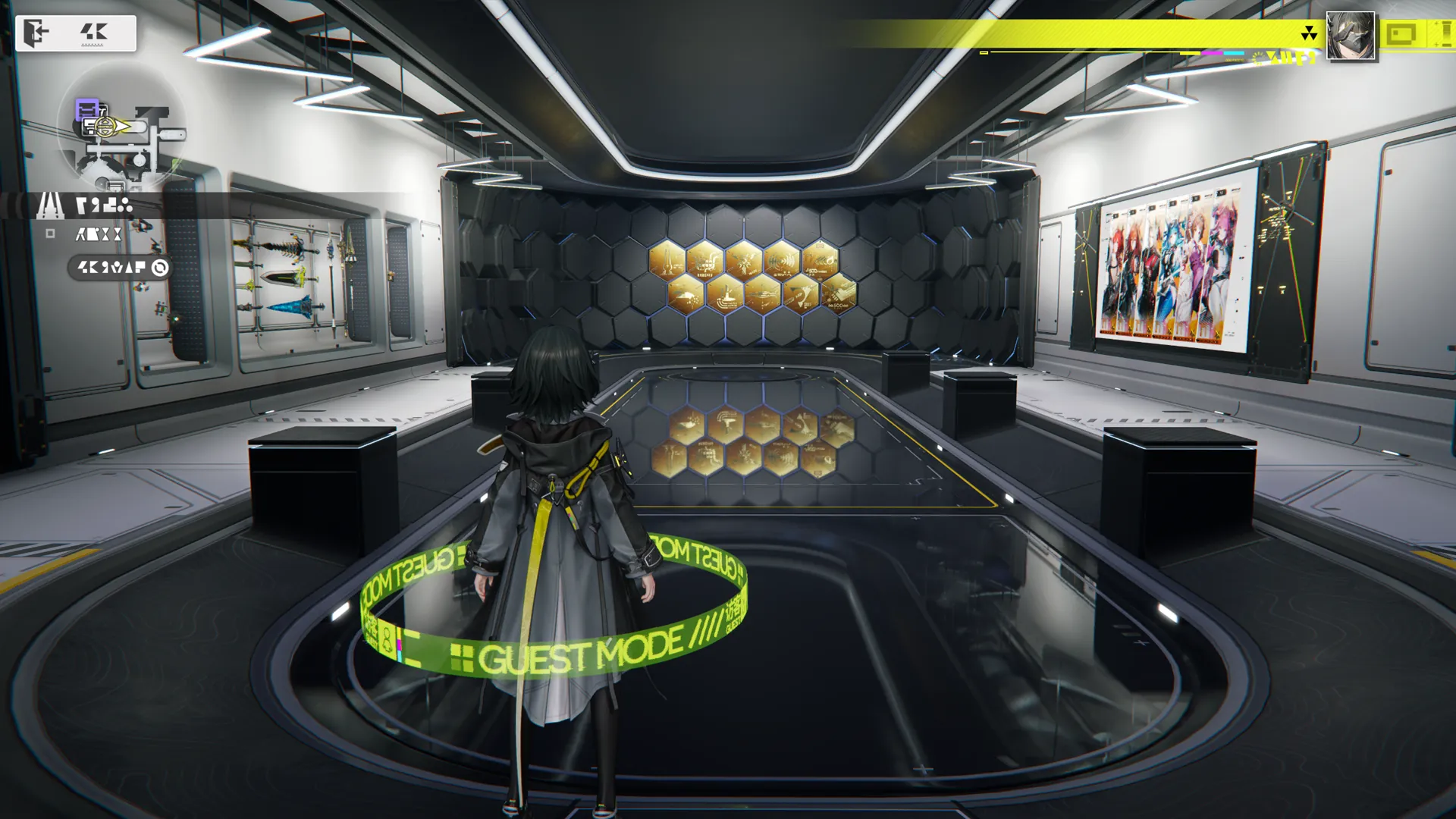The image size is (1456, 819).
Task: Open the character portrait profile
Action: [x=1351, y=36]
